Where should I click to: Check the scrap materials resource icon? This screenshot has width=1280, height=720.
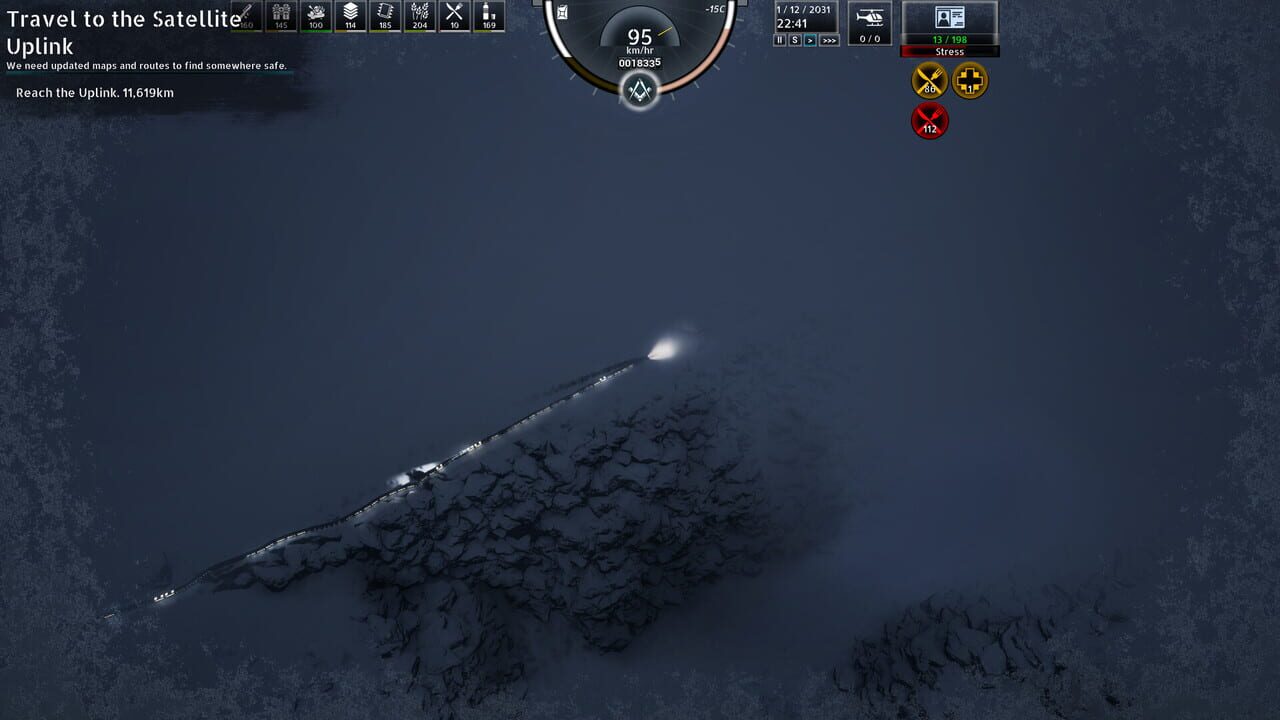tap(316, 15)
